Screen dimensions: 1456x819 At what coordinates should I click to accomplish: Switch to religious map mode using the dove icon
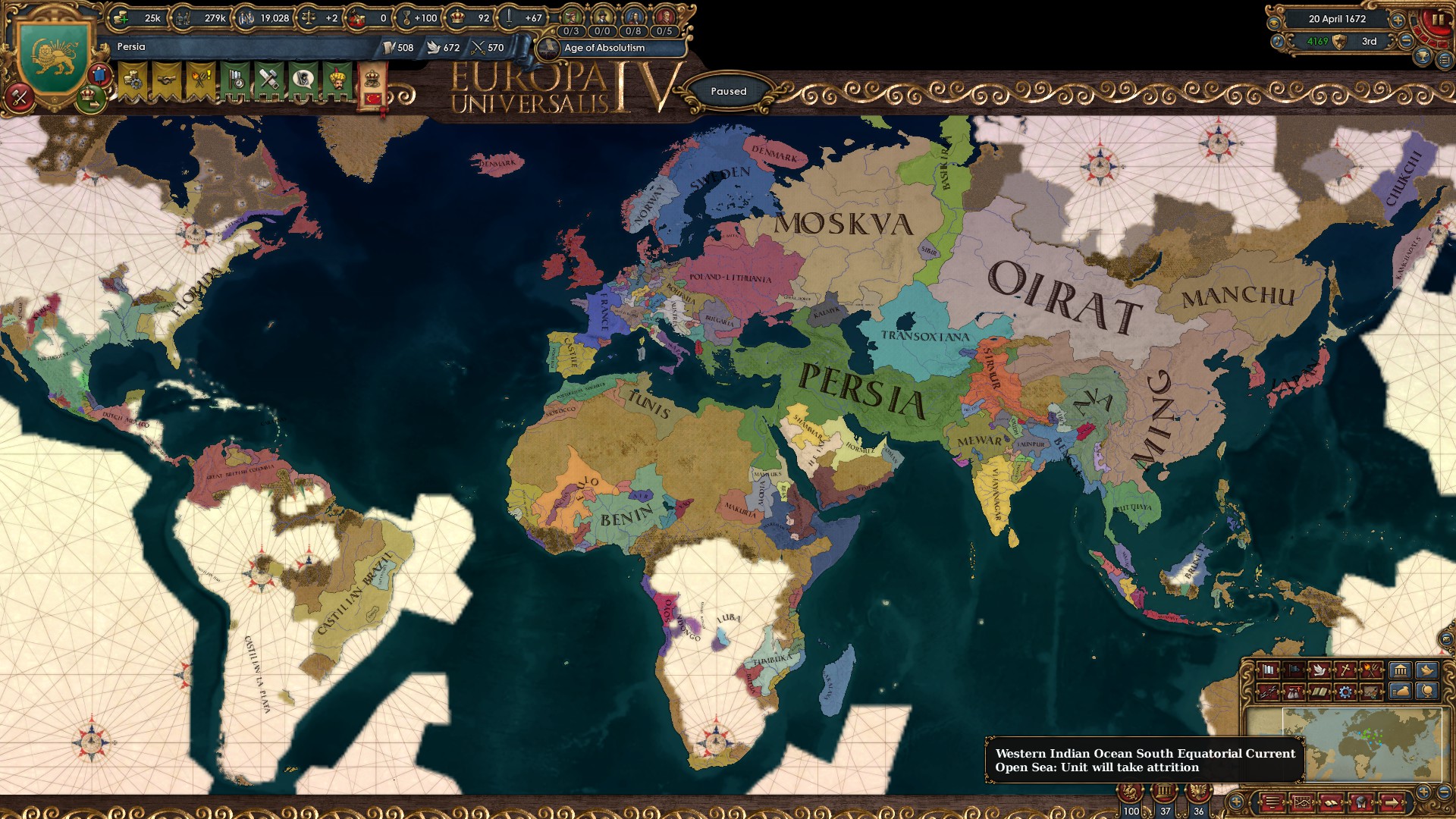1319,670
